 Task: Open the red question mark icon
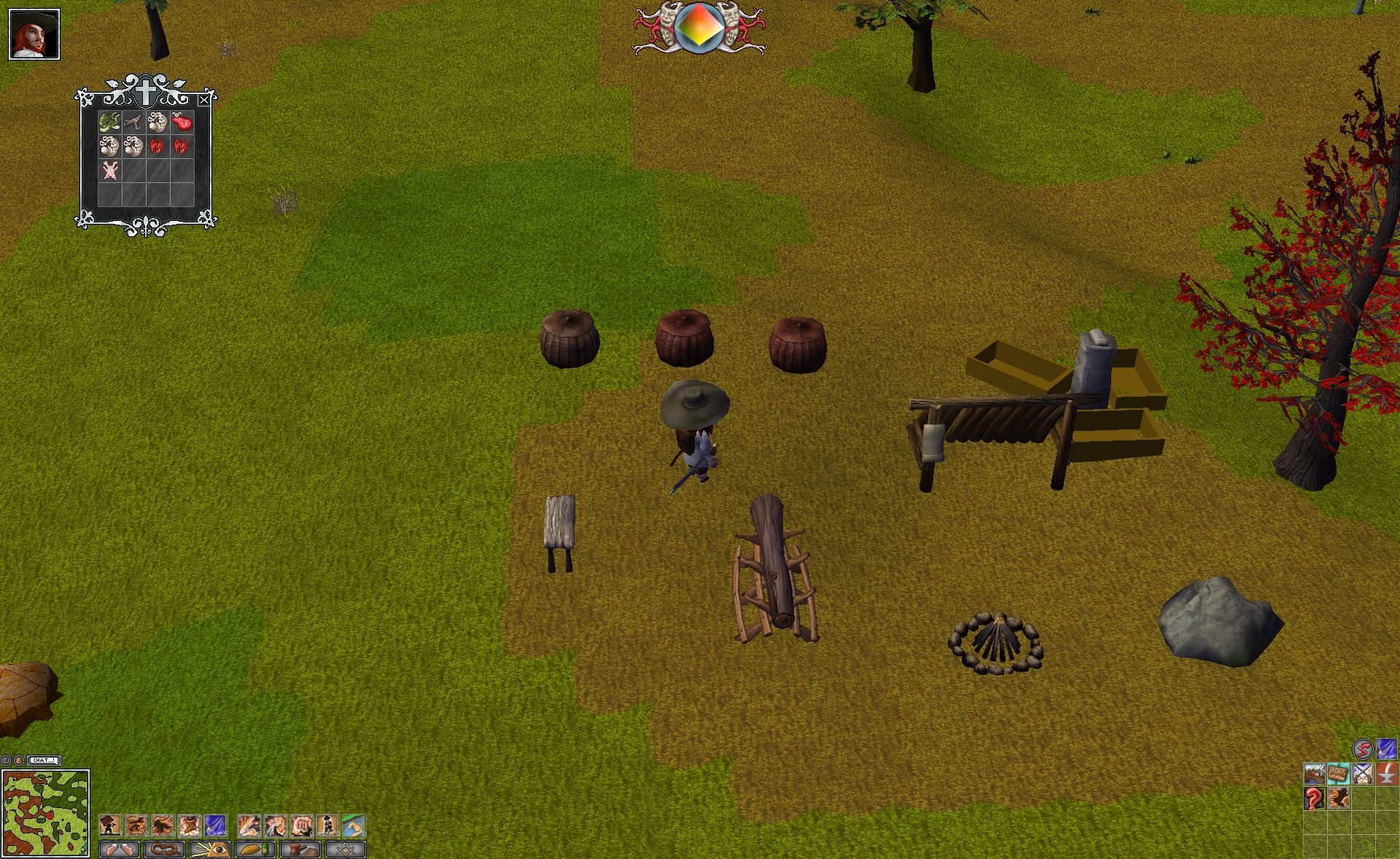(1314, 798)
